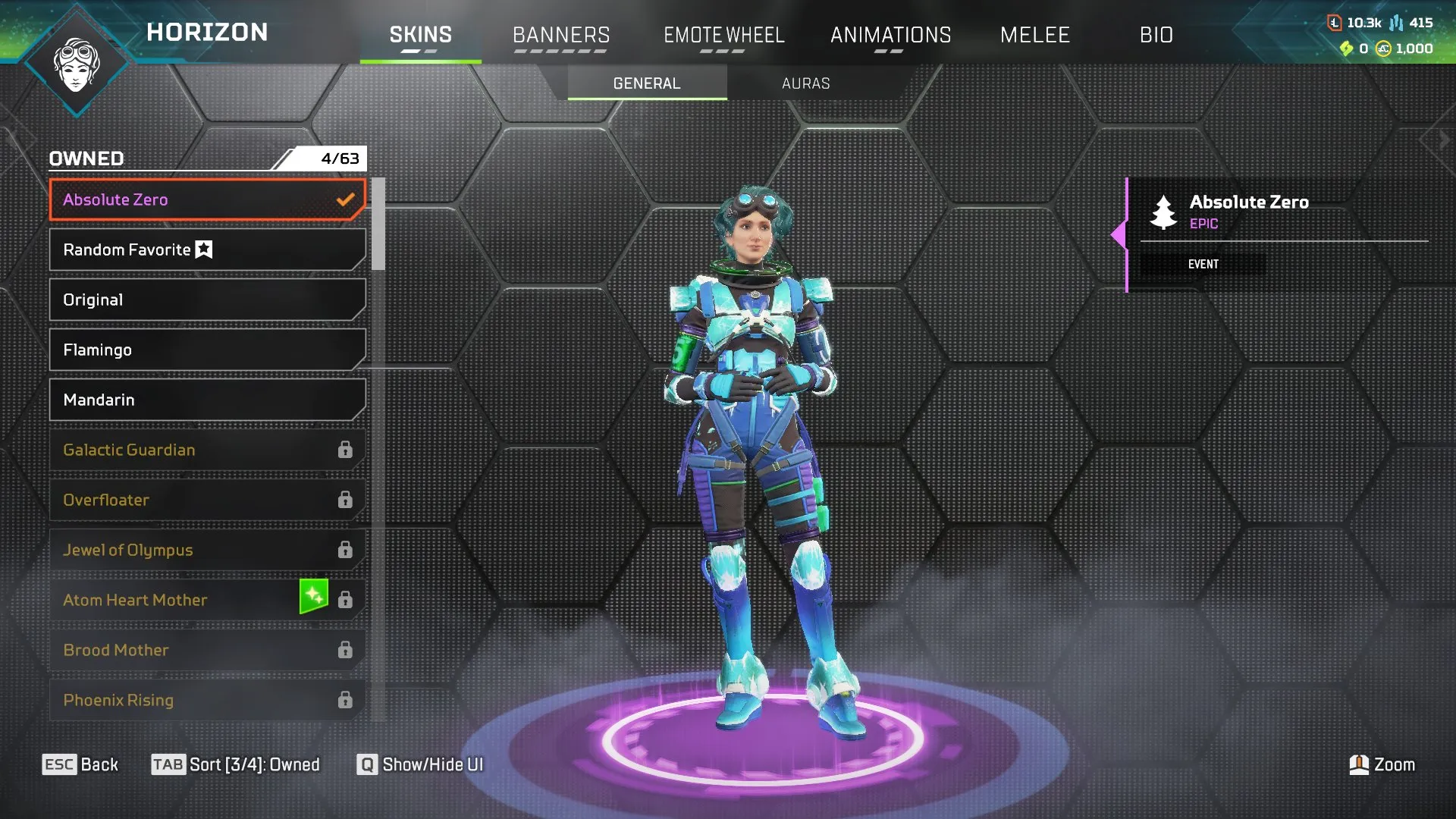The image size is (1456, 819).
Task: Equip the Original skin
Action: [206, 300]
